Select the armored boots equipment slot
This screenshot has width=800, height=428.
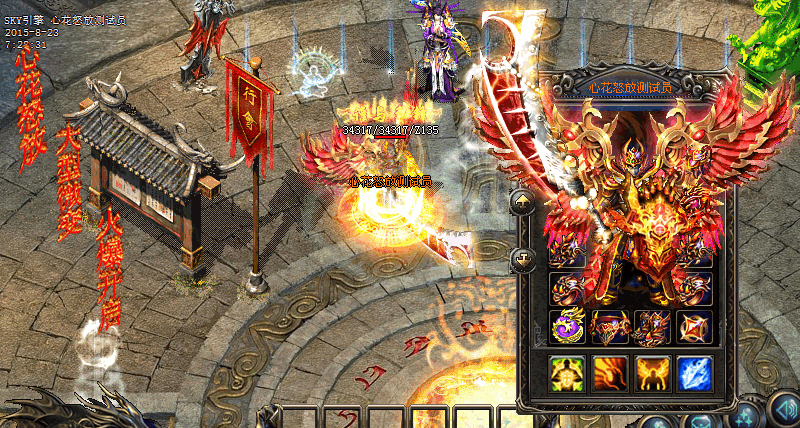pos(652,327)
